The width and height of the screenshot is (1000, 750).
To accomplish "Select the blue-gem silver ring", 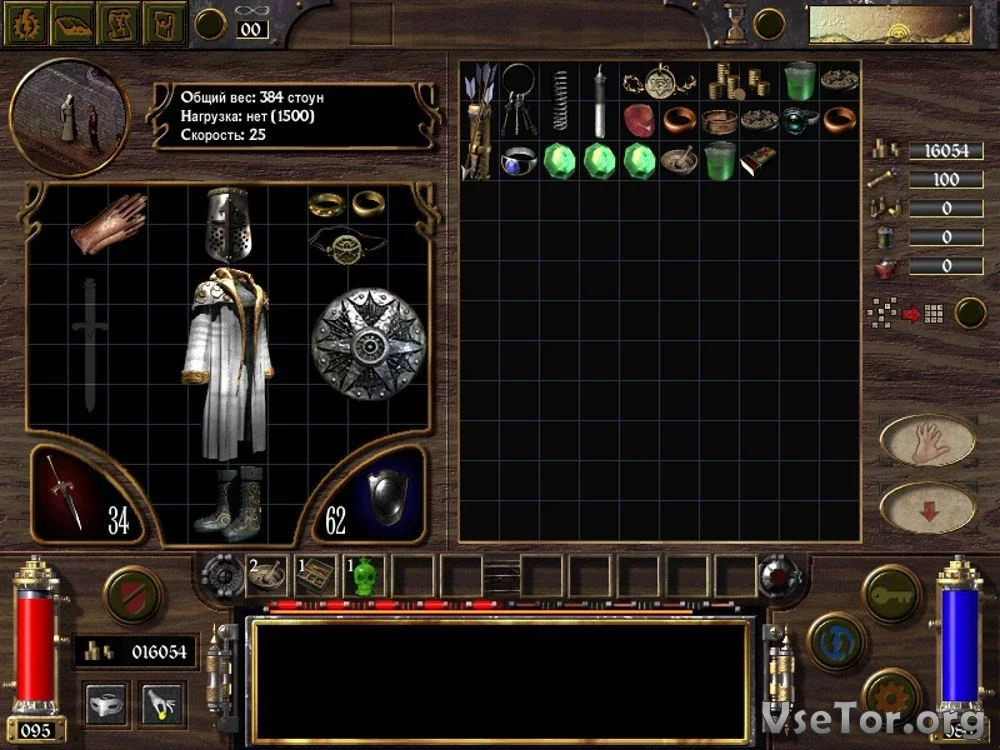I will pos(520,160).
